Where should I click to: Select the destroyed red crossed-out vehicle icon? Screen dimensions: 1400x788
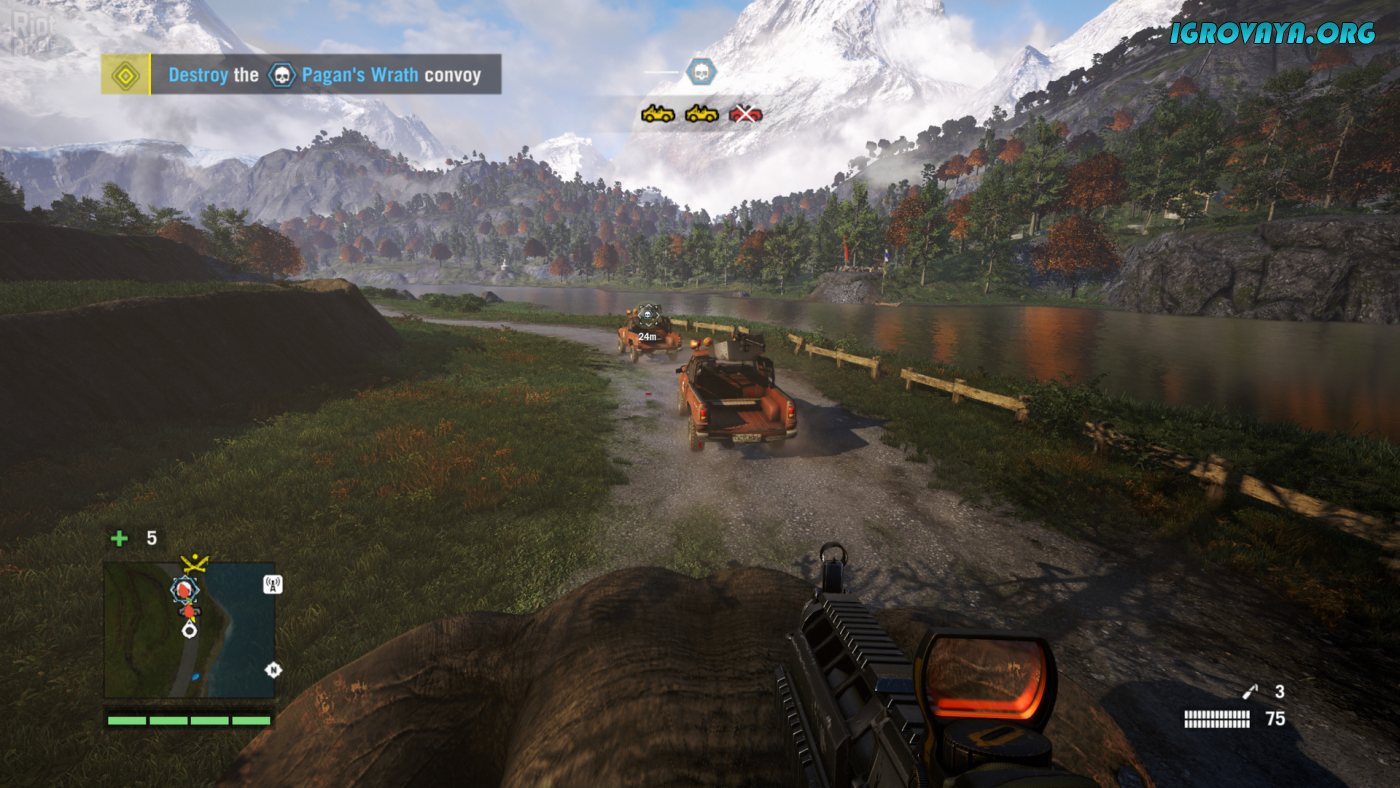[746, 114]
